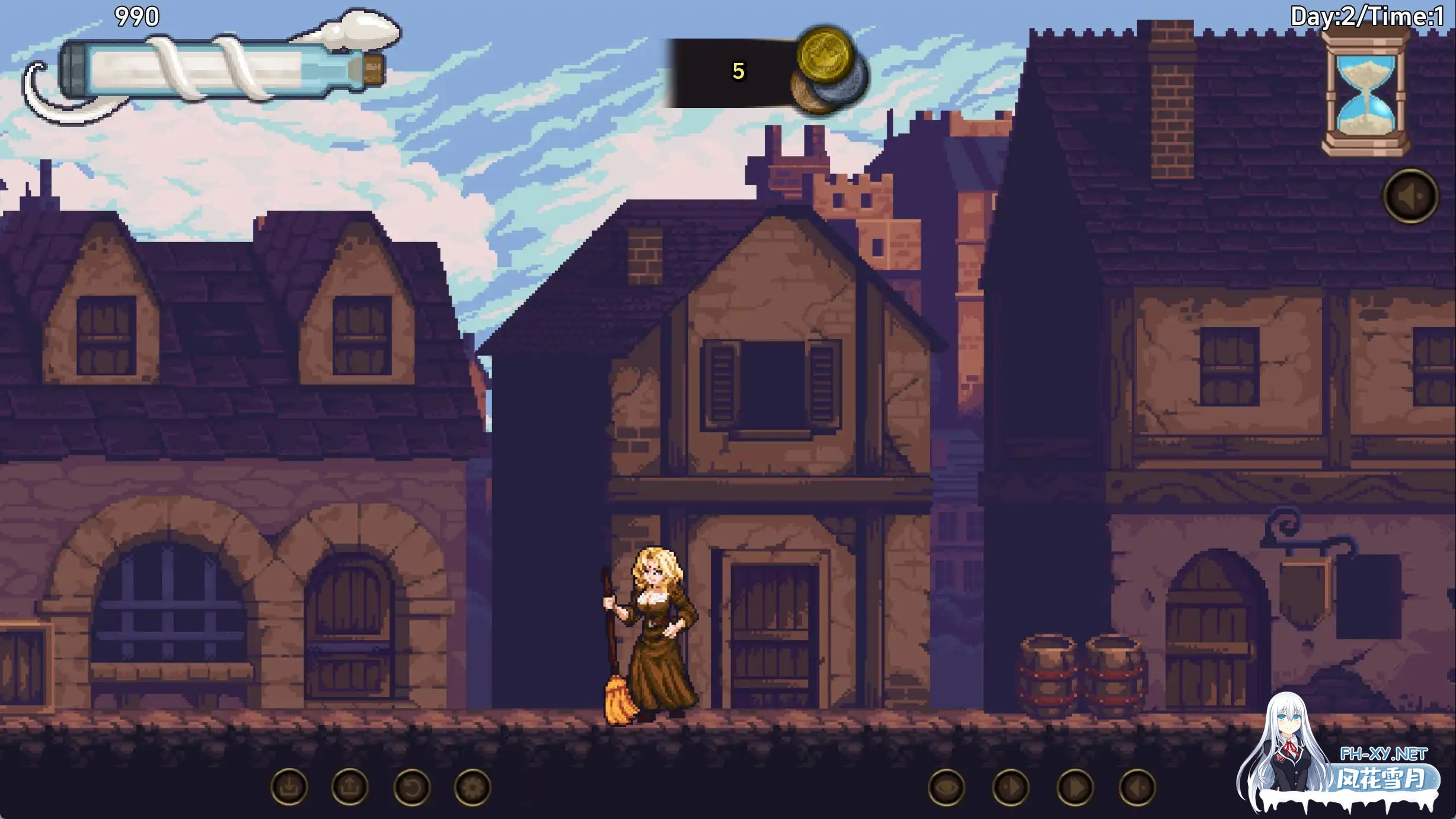Click the hourglass time icon
1456x819 pixels.
pyautogui.click(x=1366, y=93)
